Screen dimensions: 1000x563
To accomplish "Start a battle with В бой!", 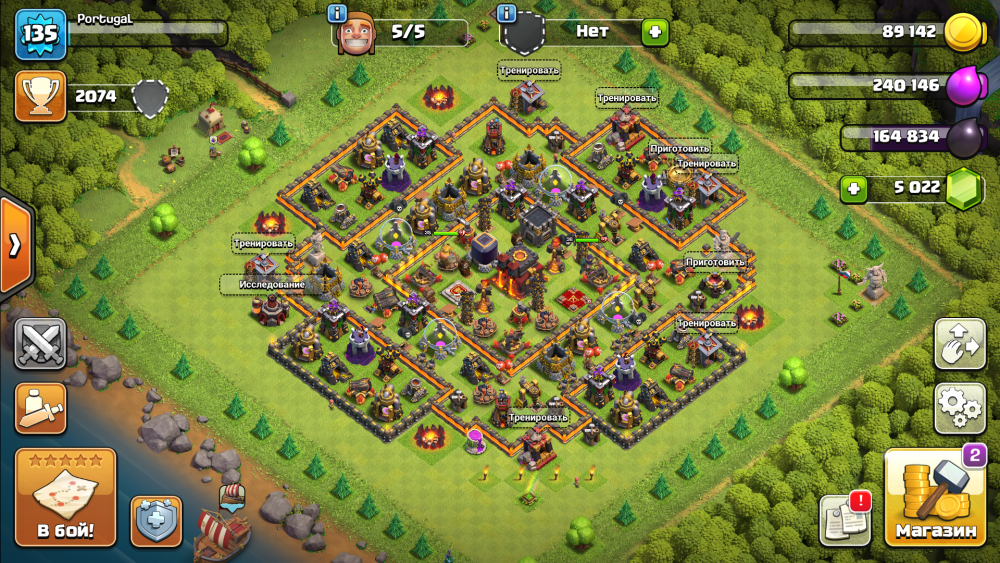I will pyautogui.click(x=65, y=497).
